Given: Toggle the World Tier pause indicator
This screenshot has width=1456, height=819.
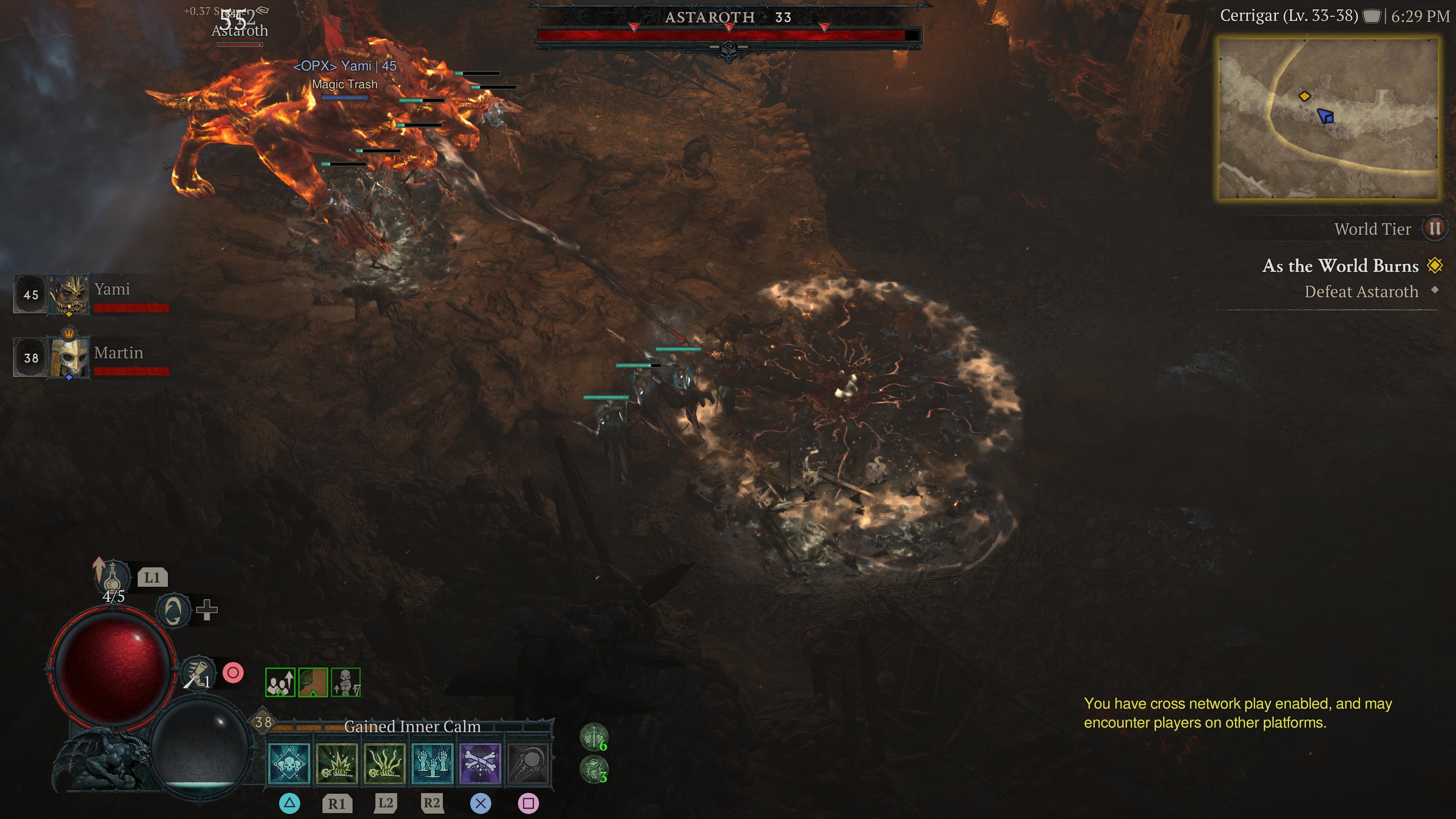Looking at the screenshot, I should [1439, 229].
